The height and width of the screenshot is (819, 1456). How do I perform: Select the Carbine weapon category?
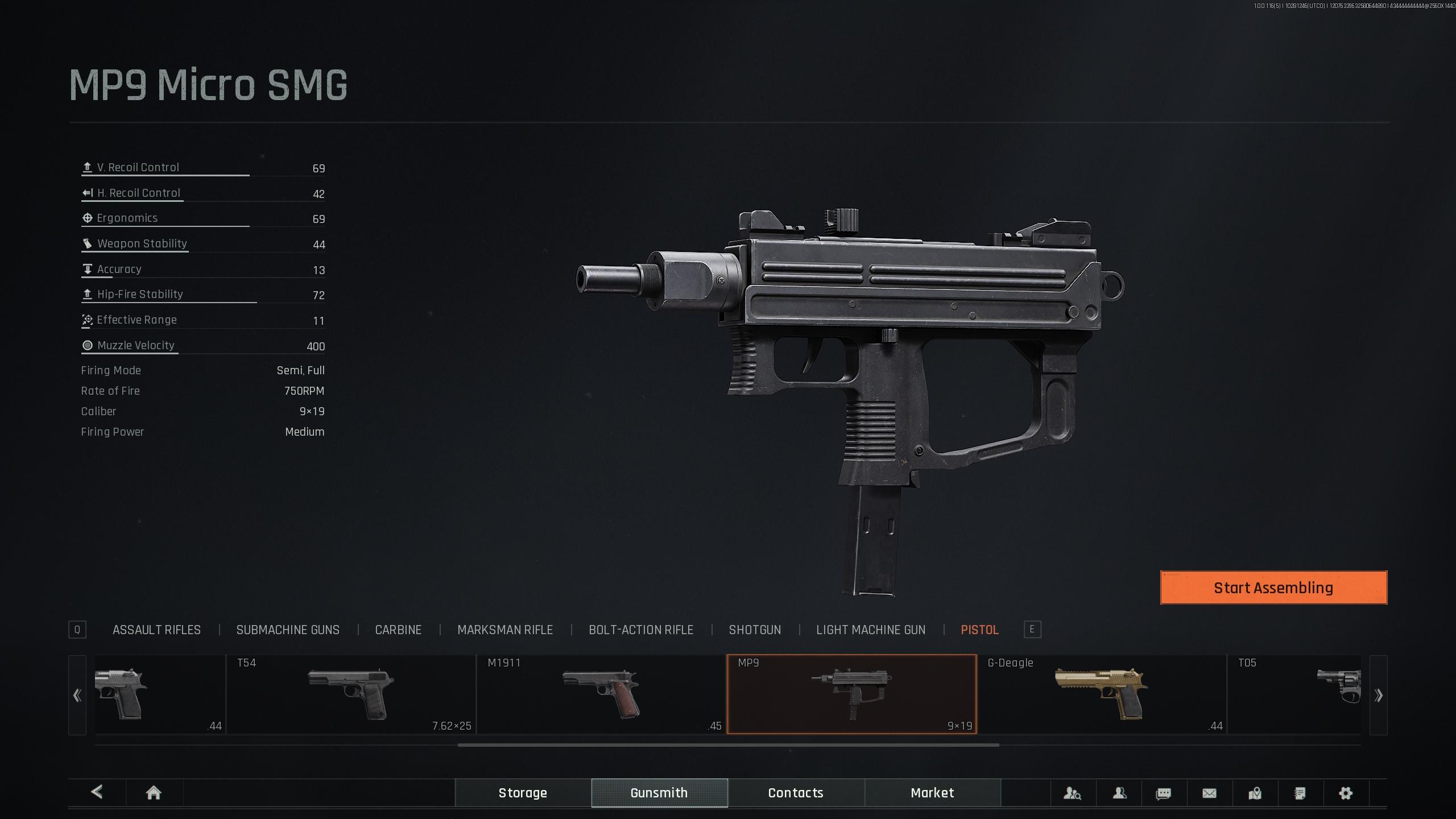tap(398, 630)
